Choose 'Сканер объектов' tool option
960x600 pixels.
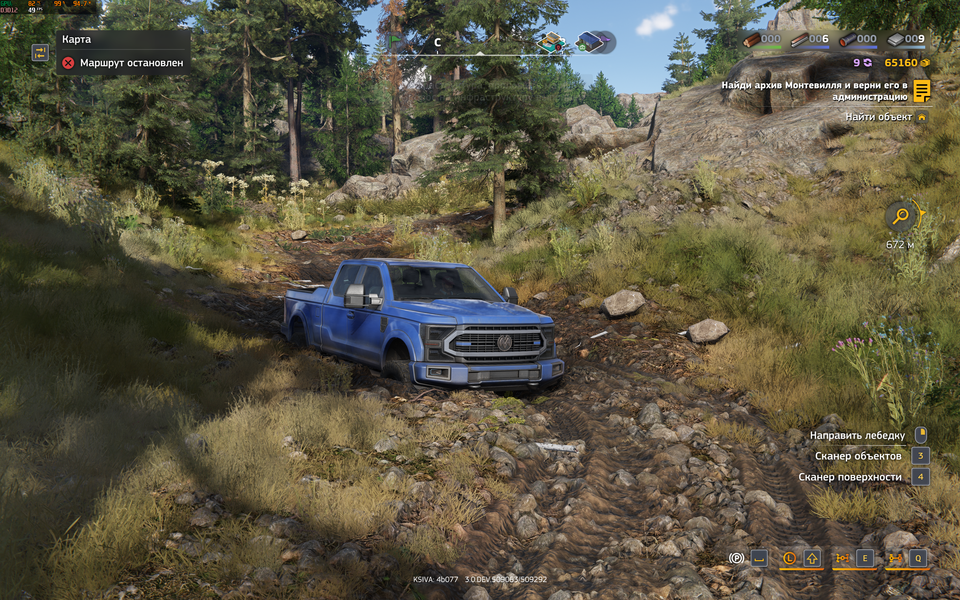click(x=857, y=456)
